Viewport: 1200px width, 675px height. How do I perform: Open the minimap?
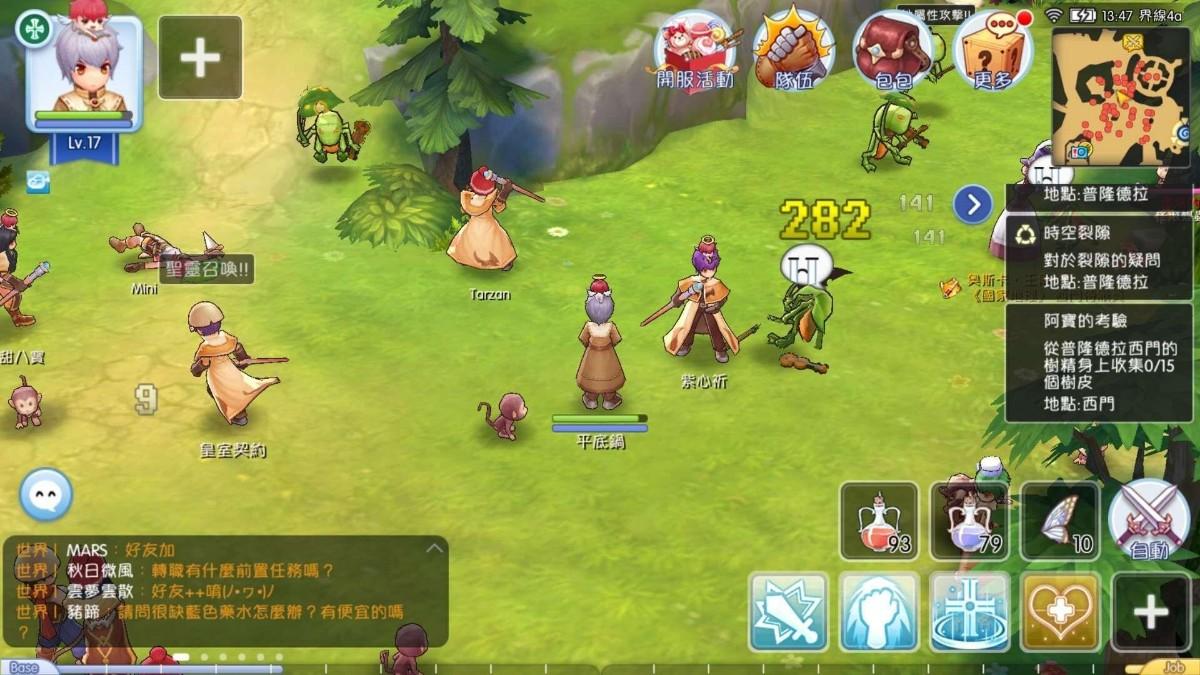point(1120,95)
